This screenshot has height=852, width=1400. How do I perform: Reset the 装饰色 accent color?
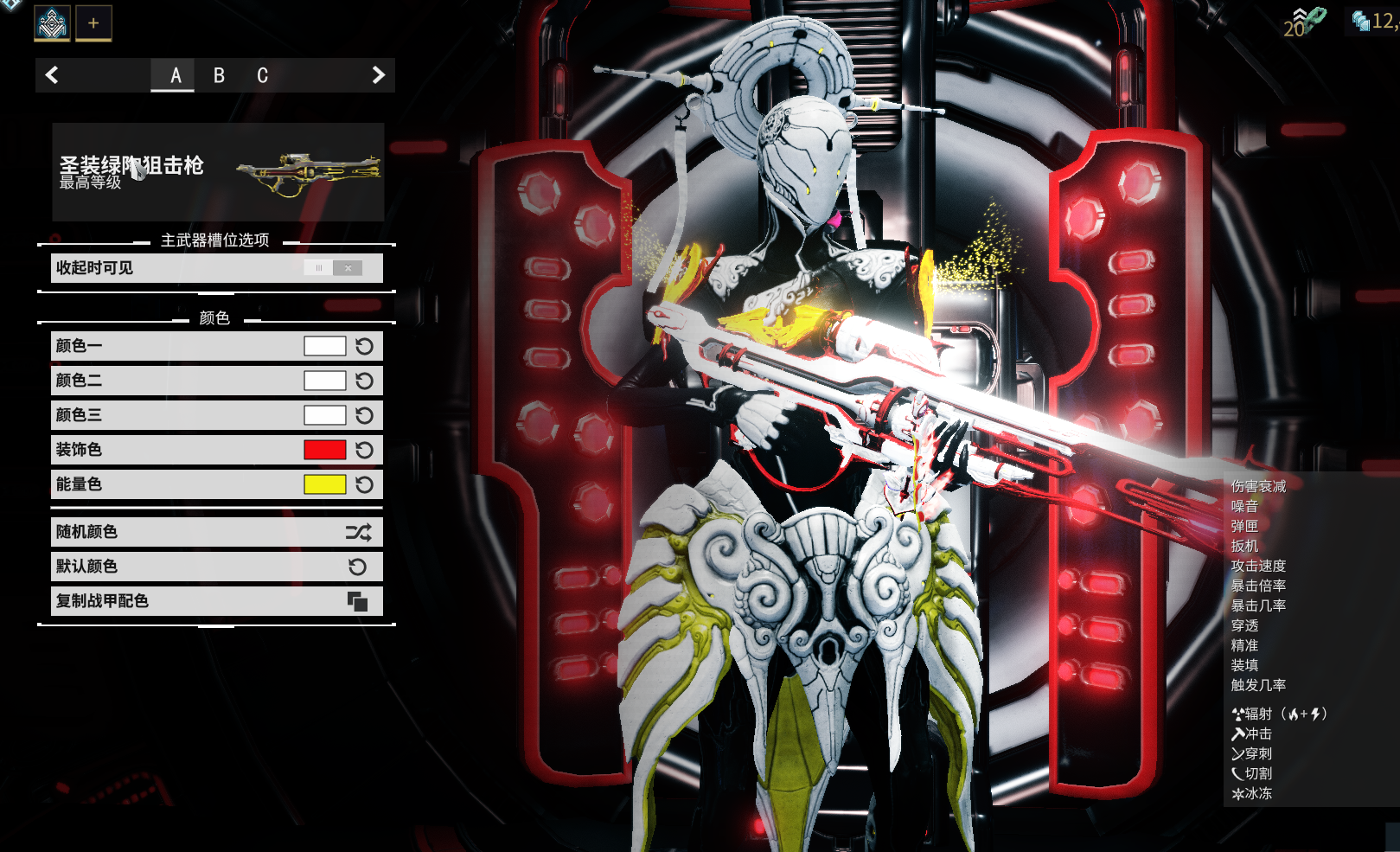pyautogui.click(x=365, y=450)
